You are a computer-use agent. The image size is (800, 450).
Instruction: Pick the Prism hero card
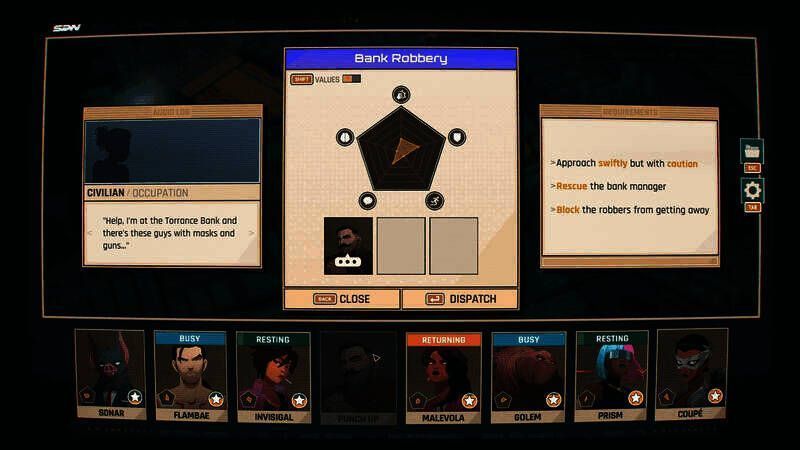point(610,376)
